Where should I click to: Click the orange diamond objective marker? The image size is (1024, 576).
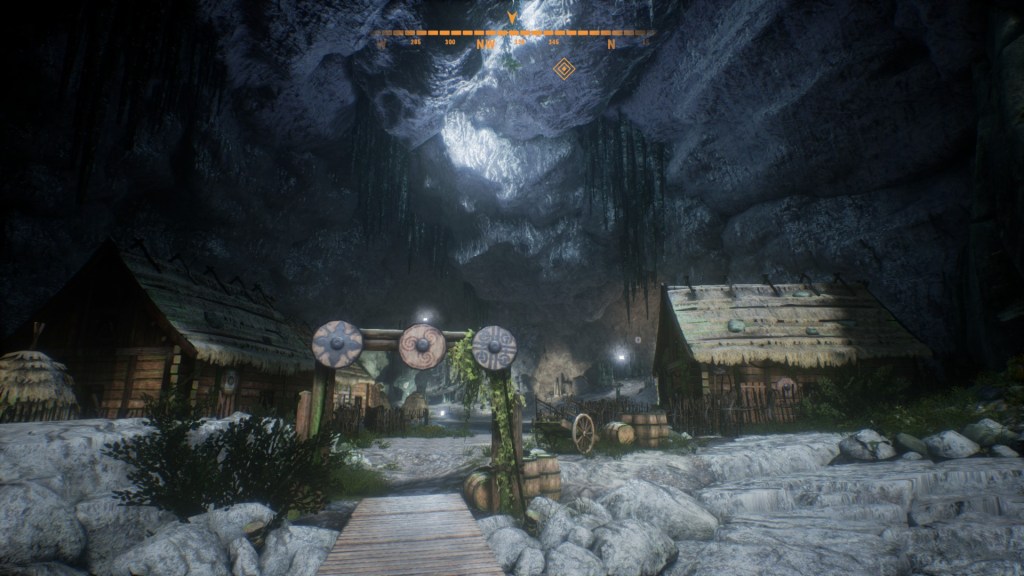pos(564,68)
